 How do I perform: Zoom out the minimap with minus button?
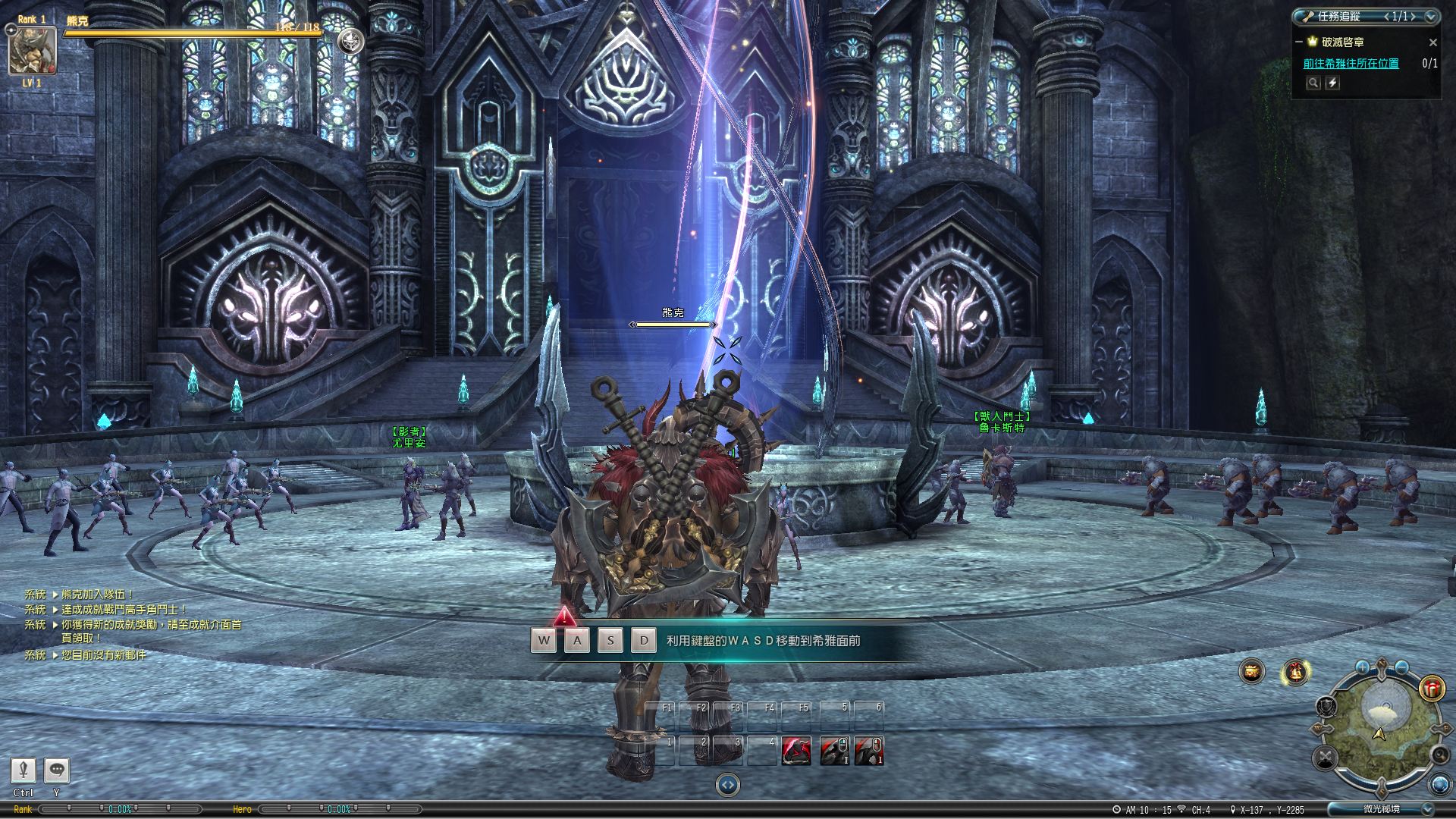(1401, 668)
